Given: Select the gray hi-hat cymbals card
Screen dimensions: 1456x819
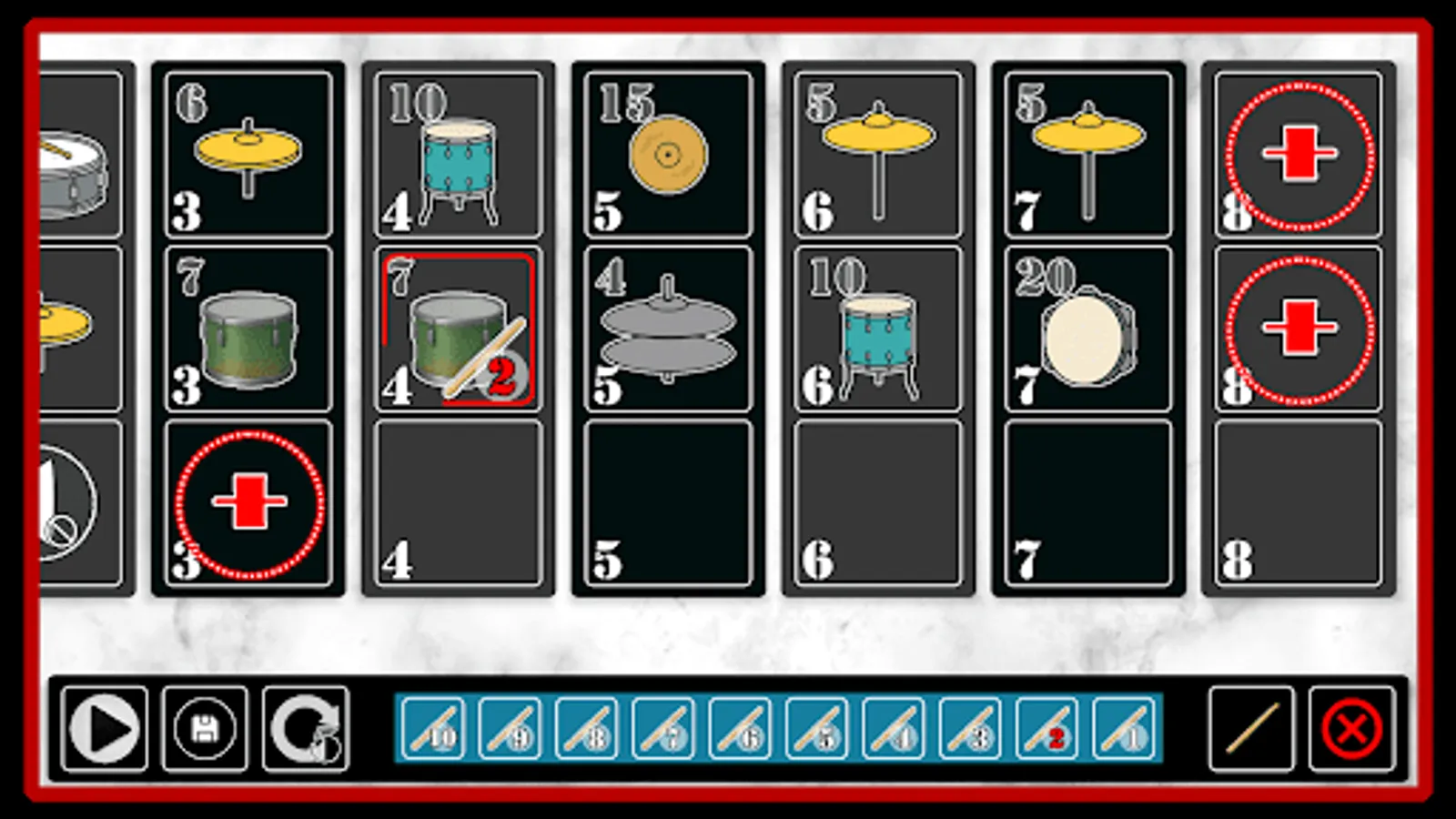Looking at the screenshot, I should [669, 328].
